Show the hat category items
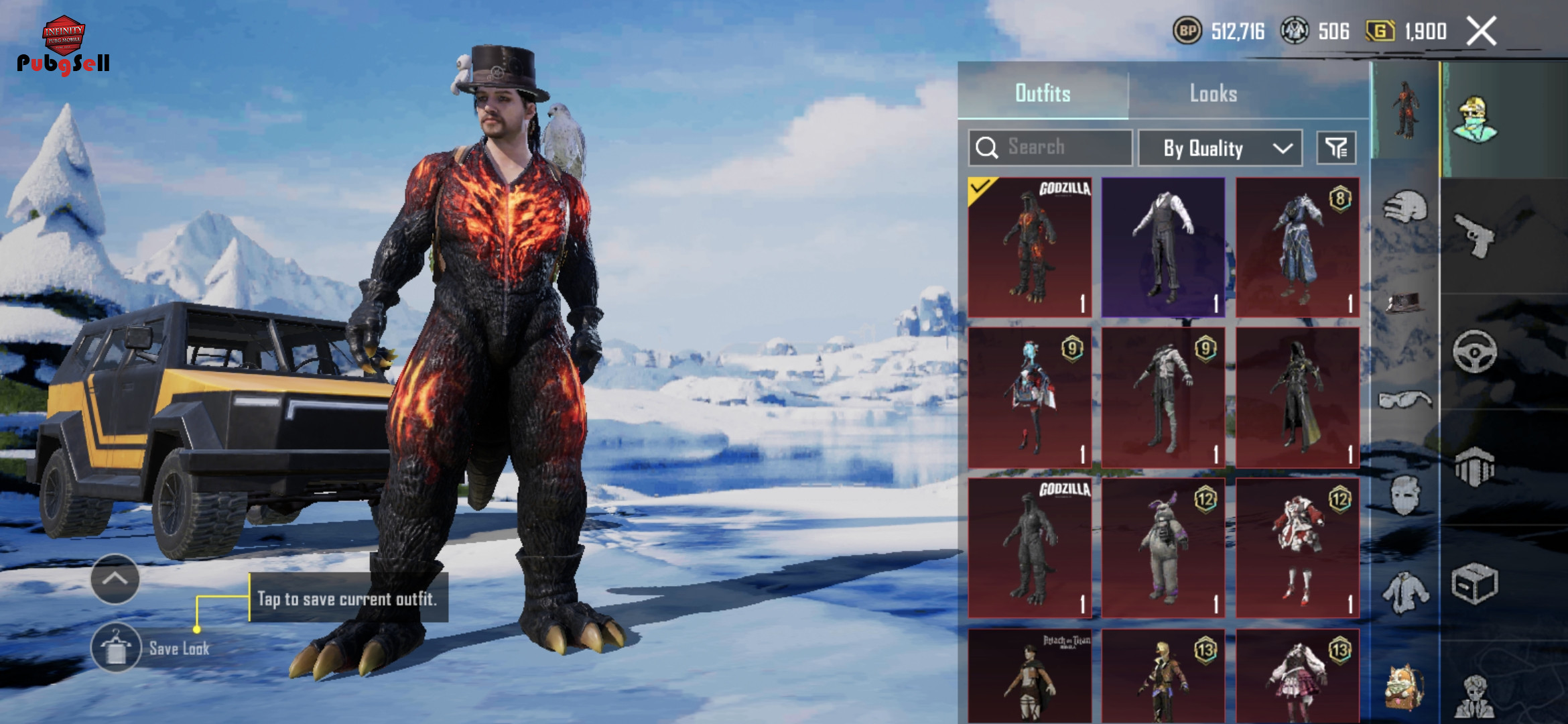 (x=1404, y=302)
